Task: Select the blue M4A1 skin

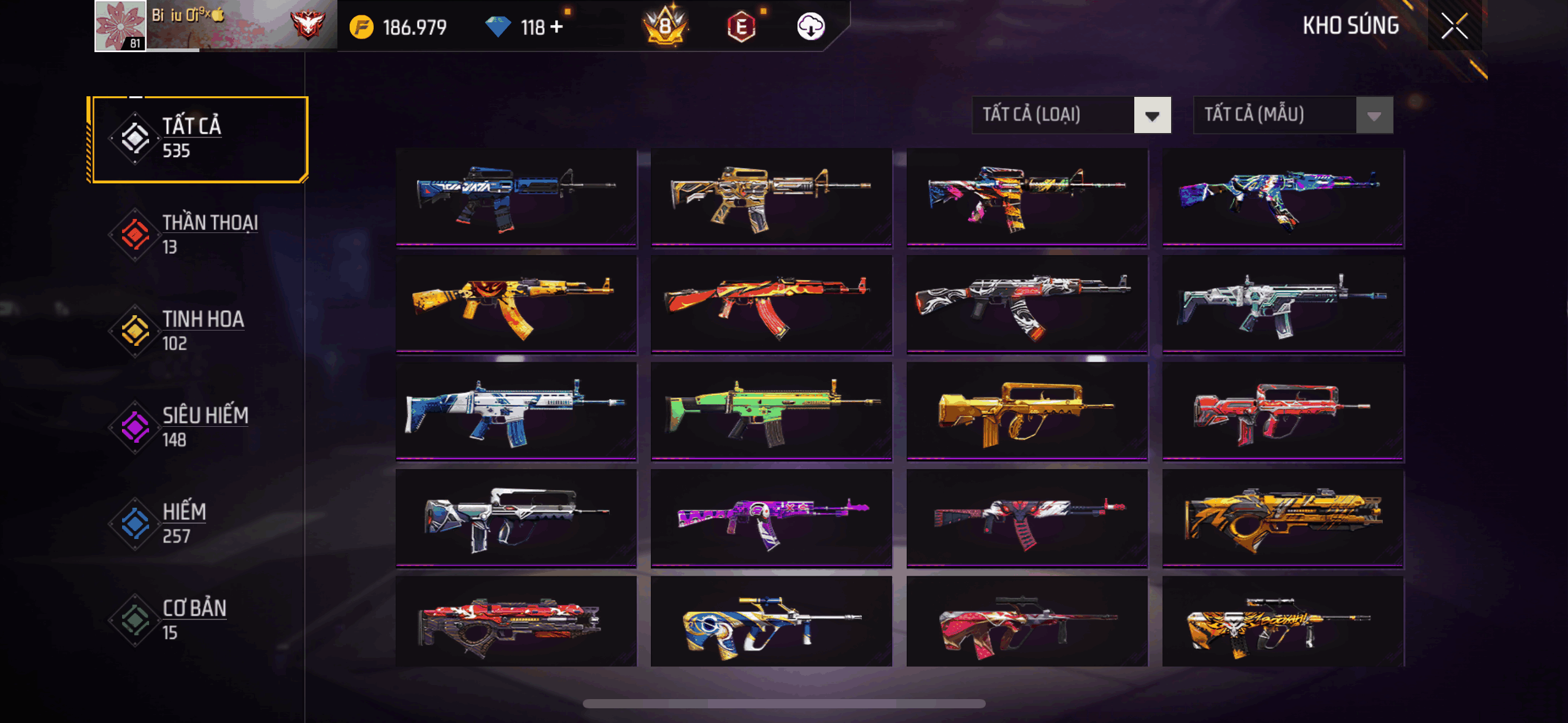Action: (x=516, y=196)
